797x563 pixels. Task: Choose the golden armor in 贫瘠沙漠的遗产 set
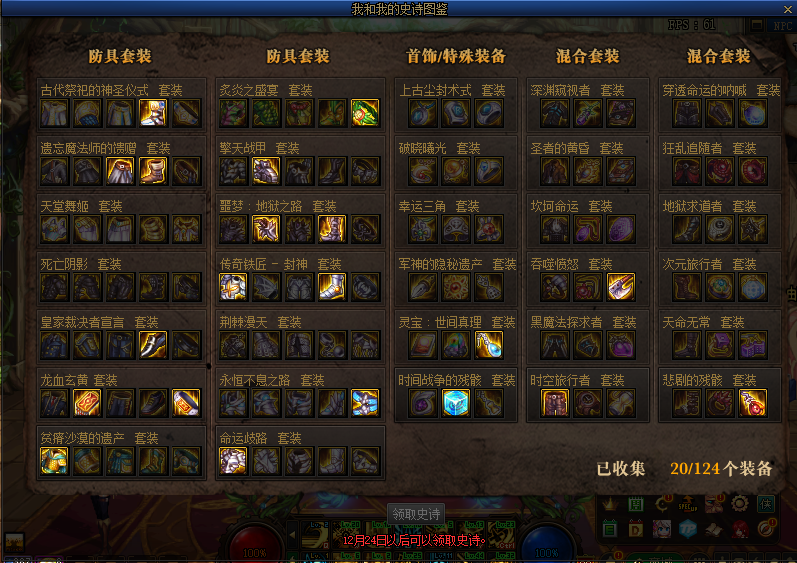tap(54, 461)
